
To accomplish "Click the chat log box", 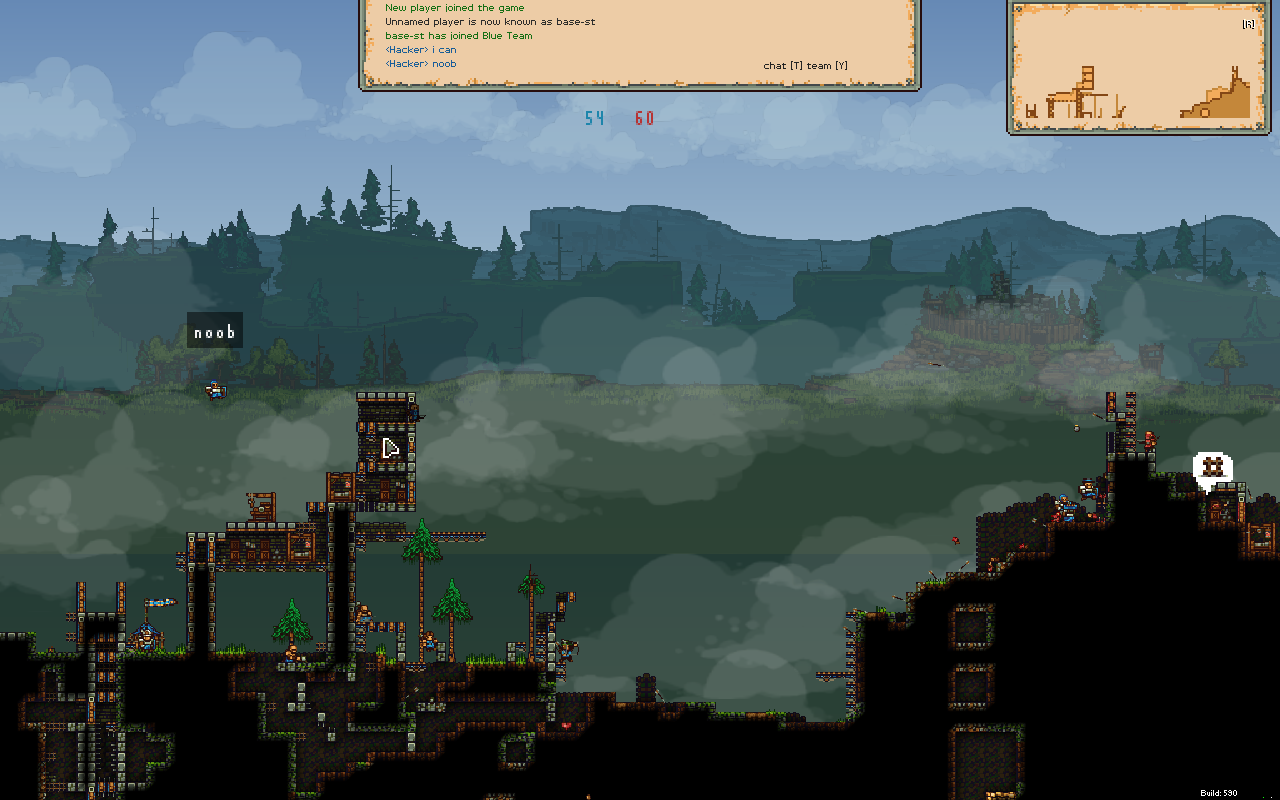I will pos(639,42).
